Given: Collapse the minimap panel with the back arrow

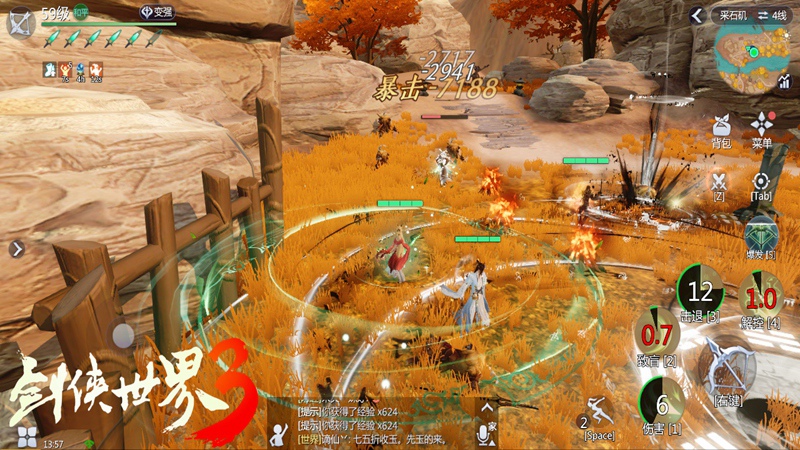Looking at the screenshot, I should (x=697, y=16).
